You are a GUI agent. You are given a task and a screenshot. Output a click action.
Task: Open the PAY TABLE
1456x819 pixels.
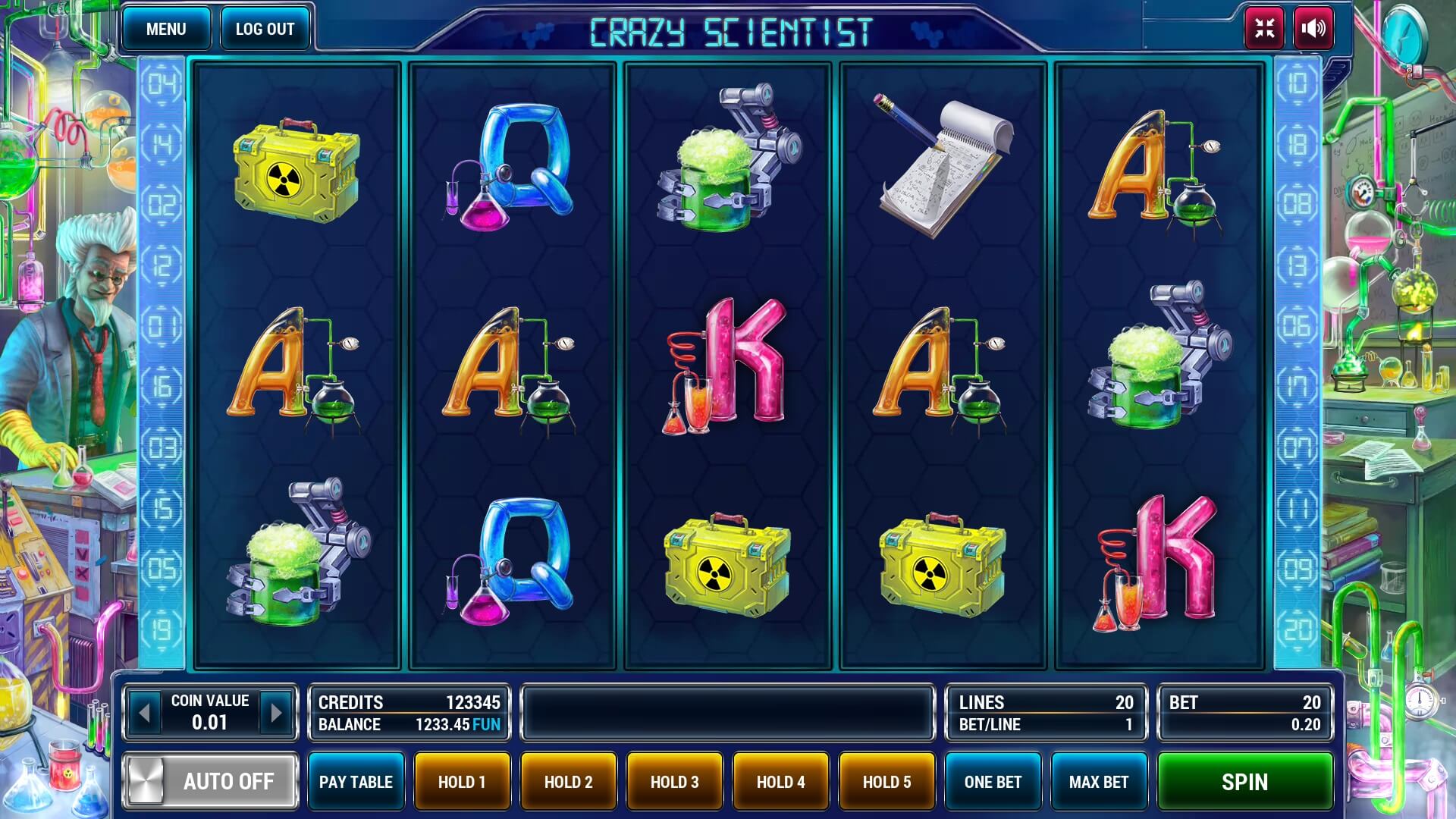pyautogui.click(x=356, y=781)
